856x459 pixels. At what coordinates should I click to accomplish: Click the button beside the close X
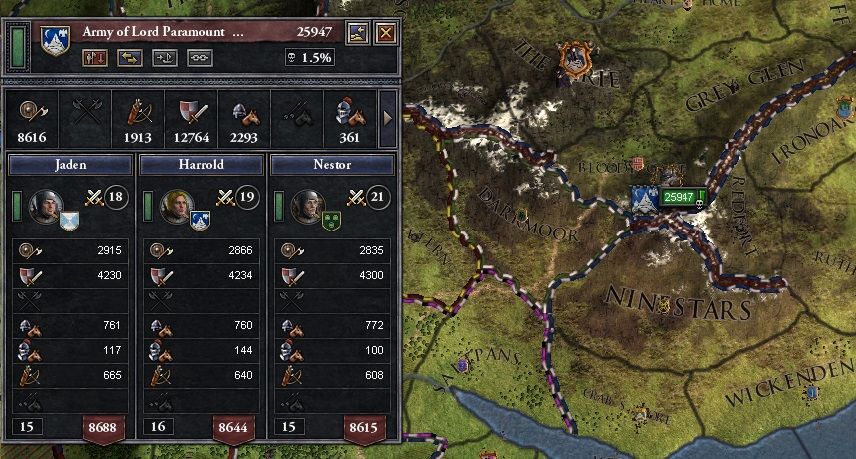click(x=358, y=33)
